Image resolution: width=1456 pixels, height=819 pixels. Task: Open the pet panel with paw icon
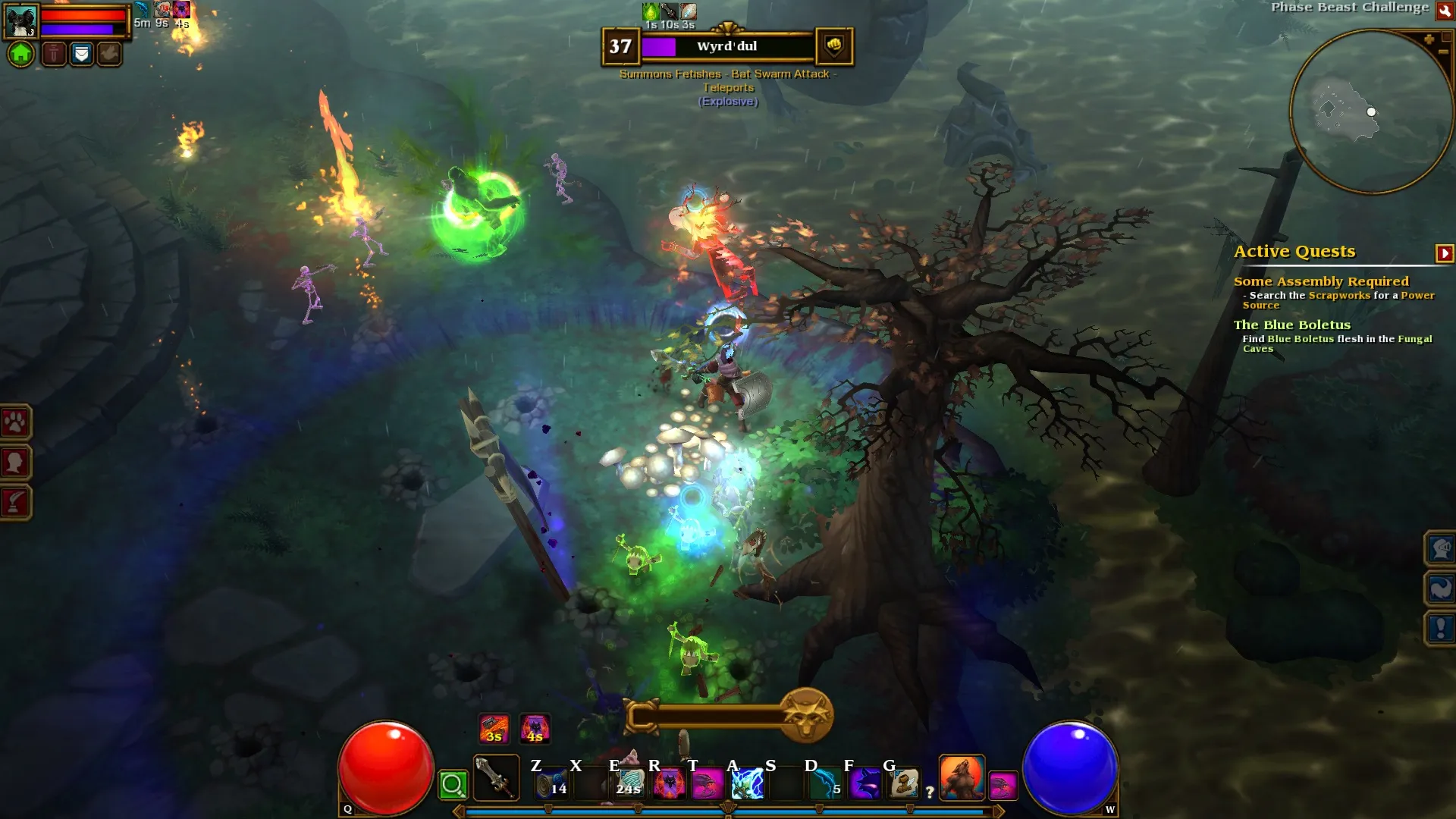coord(15,422)
